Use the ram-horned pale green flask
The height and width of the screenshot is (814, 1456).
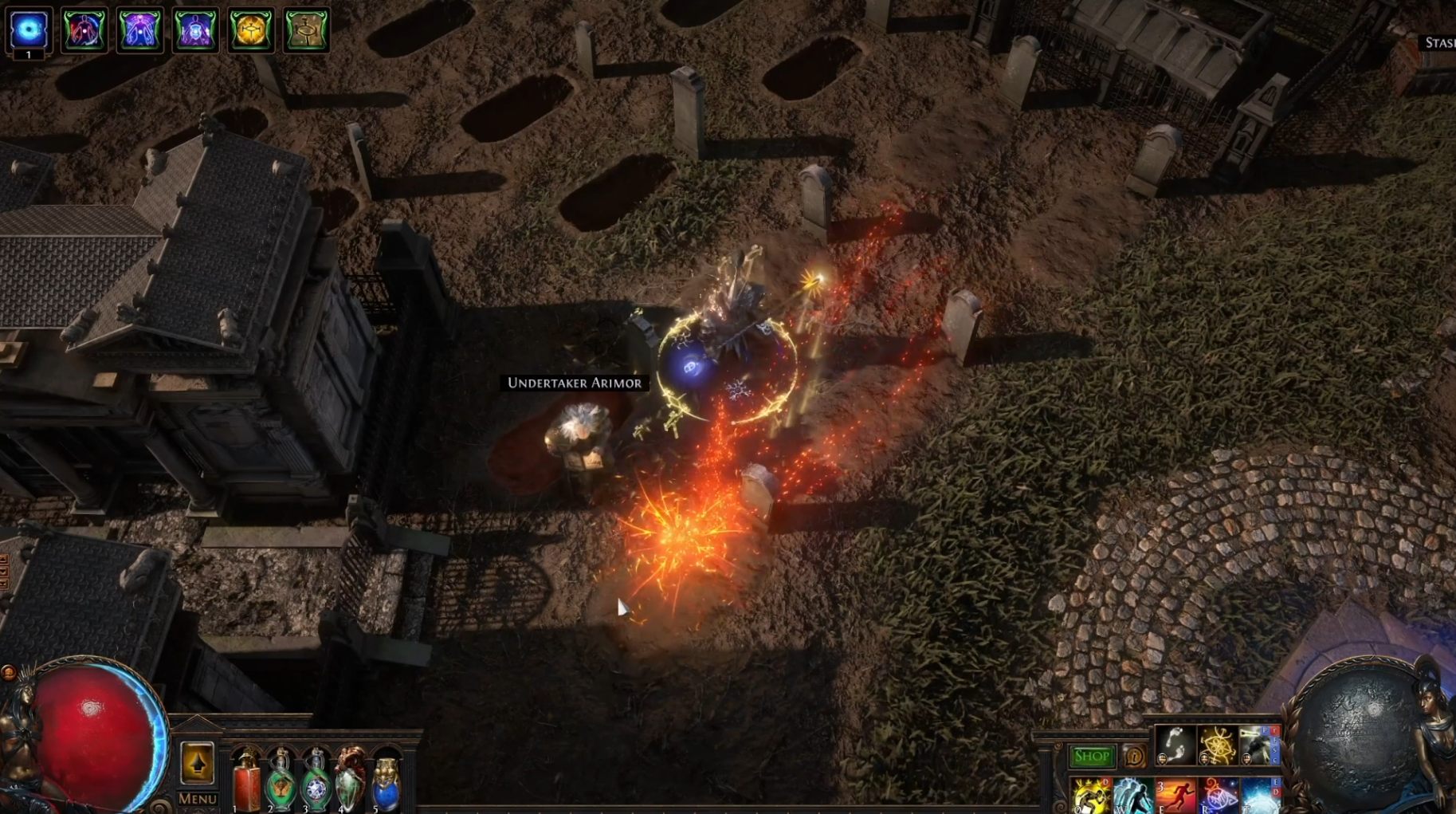click(351, 781)
